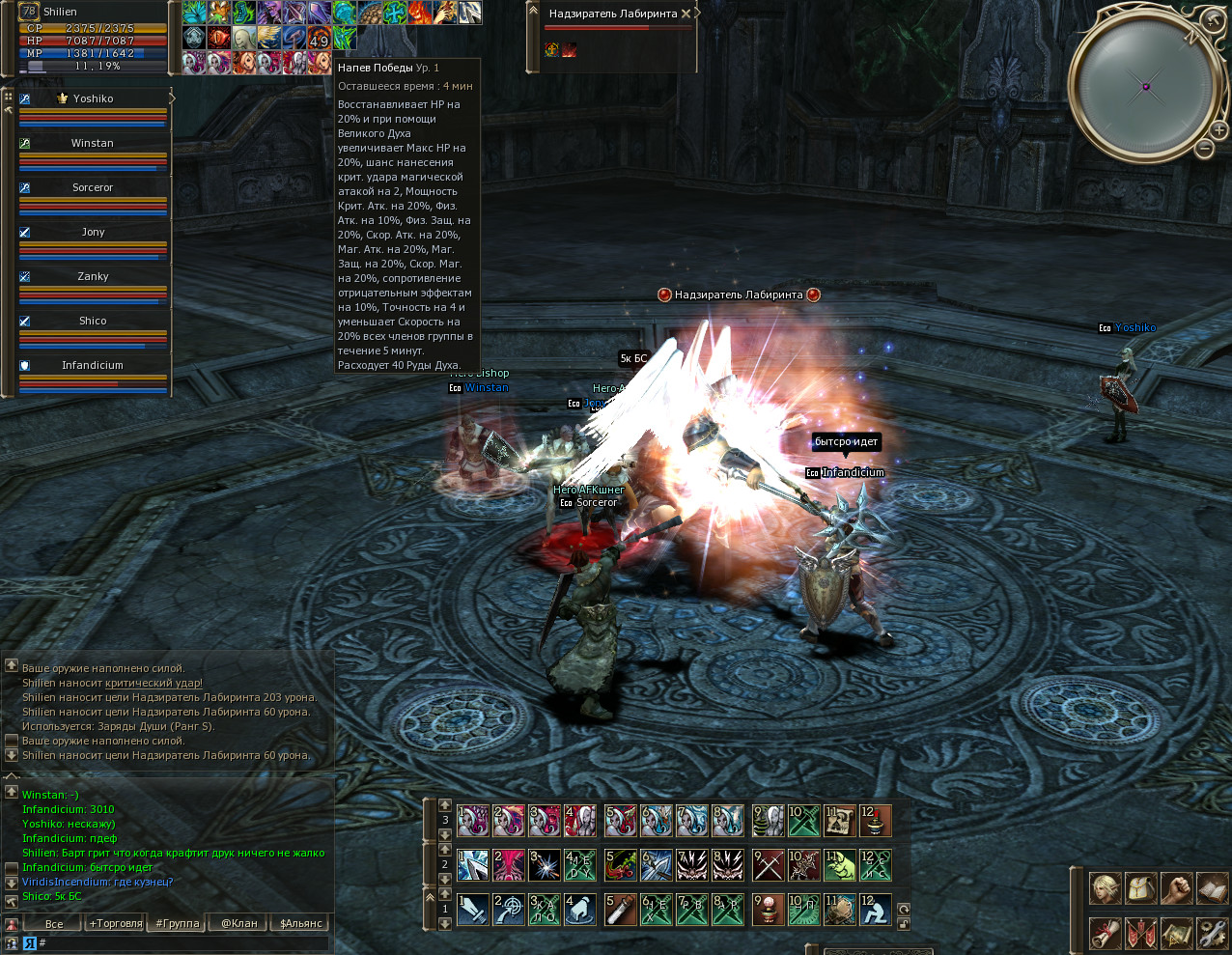
Task: Zoom out the radar minimap
Action: (1205, 149)
